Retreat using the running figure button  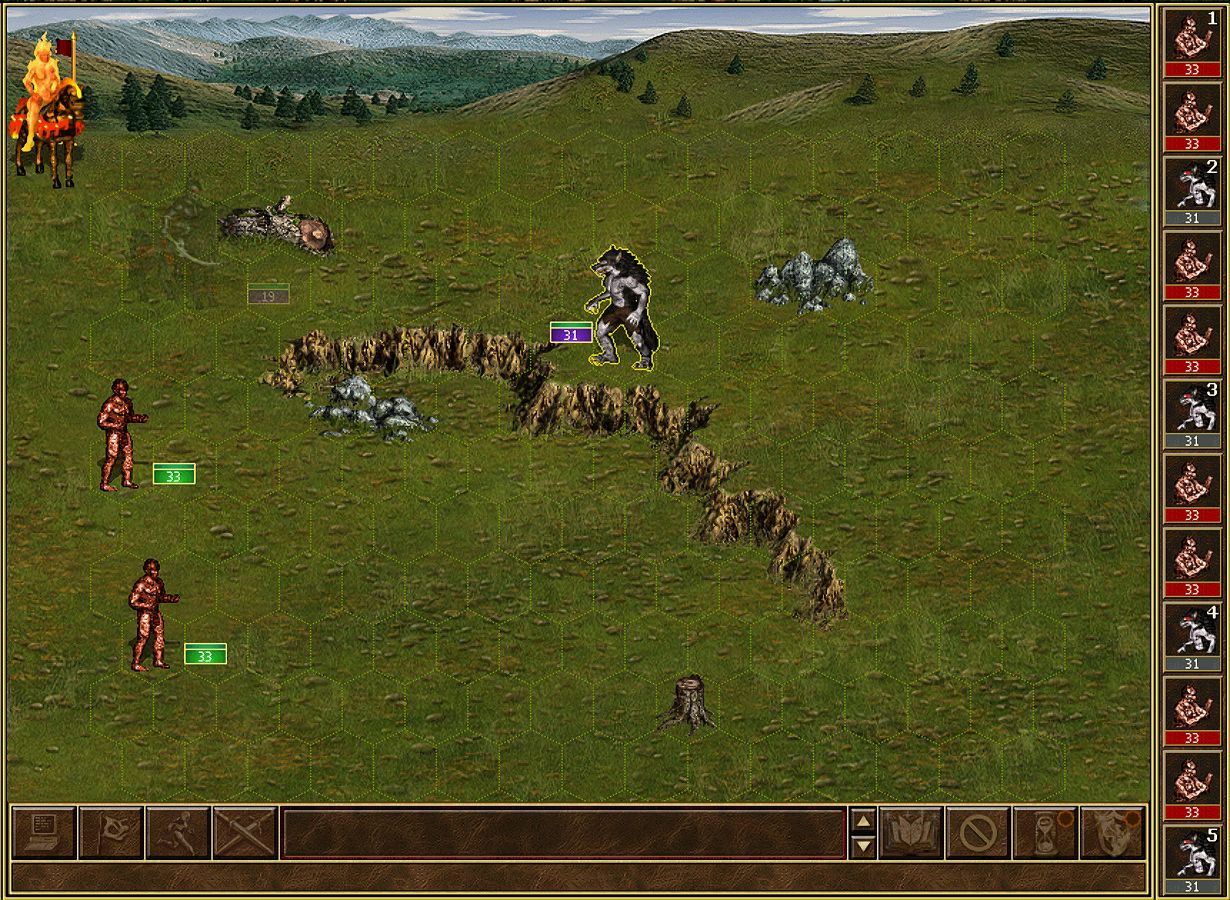pos(178,832)
